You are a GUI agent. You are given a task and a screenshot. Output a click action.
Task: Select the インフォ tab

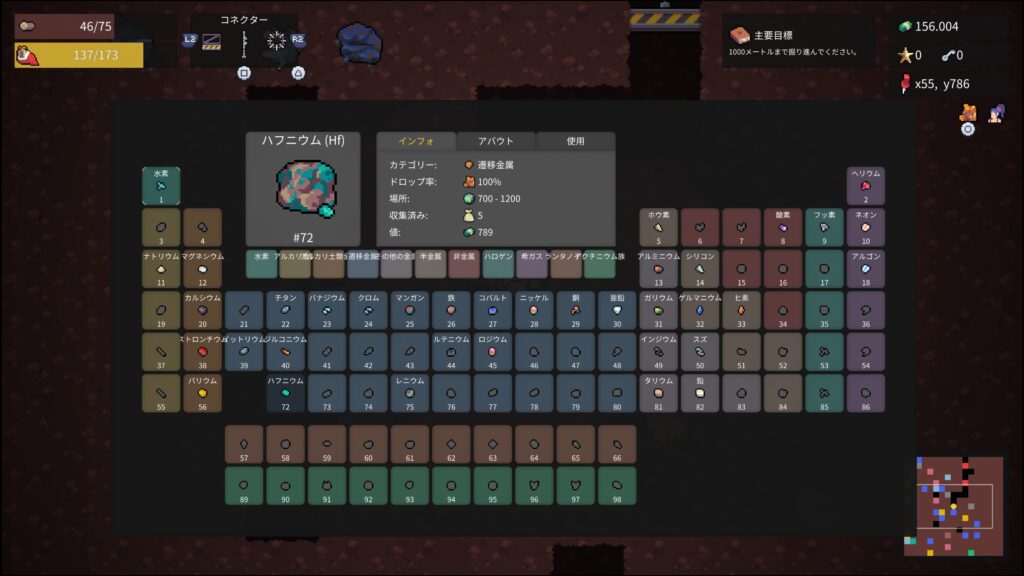(415, 142)
